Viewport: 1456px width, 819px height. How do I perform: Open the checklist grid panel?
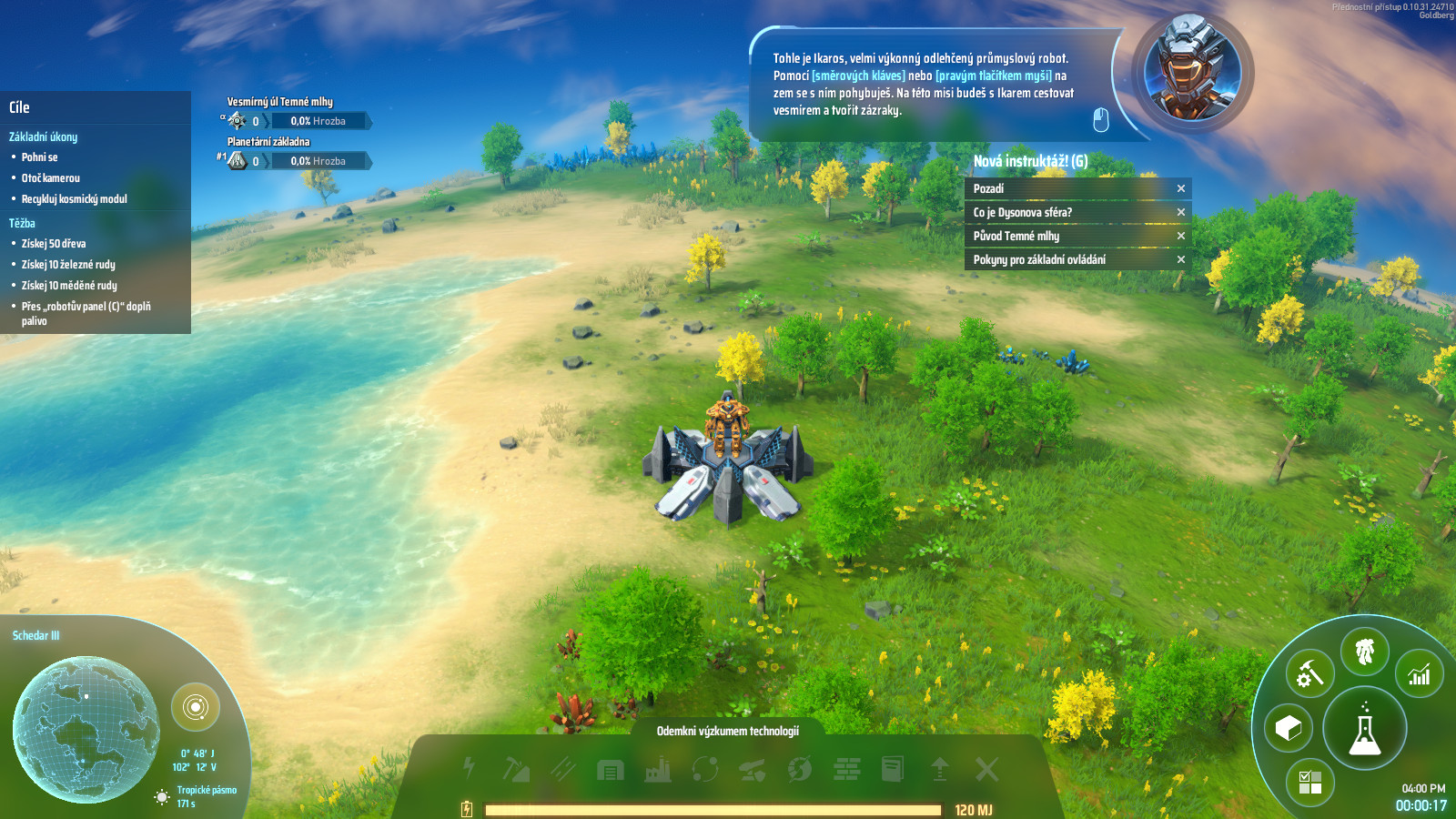click(x=1309, y=782)
